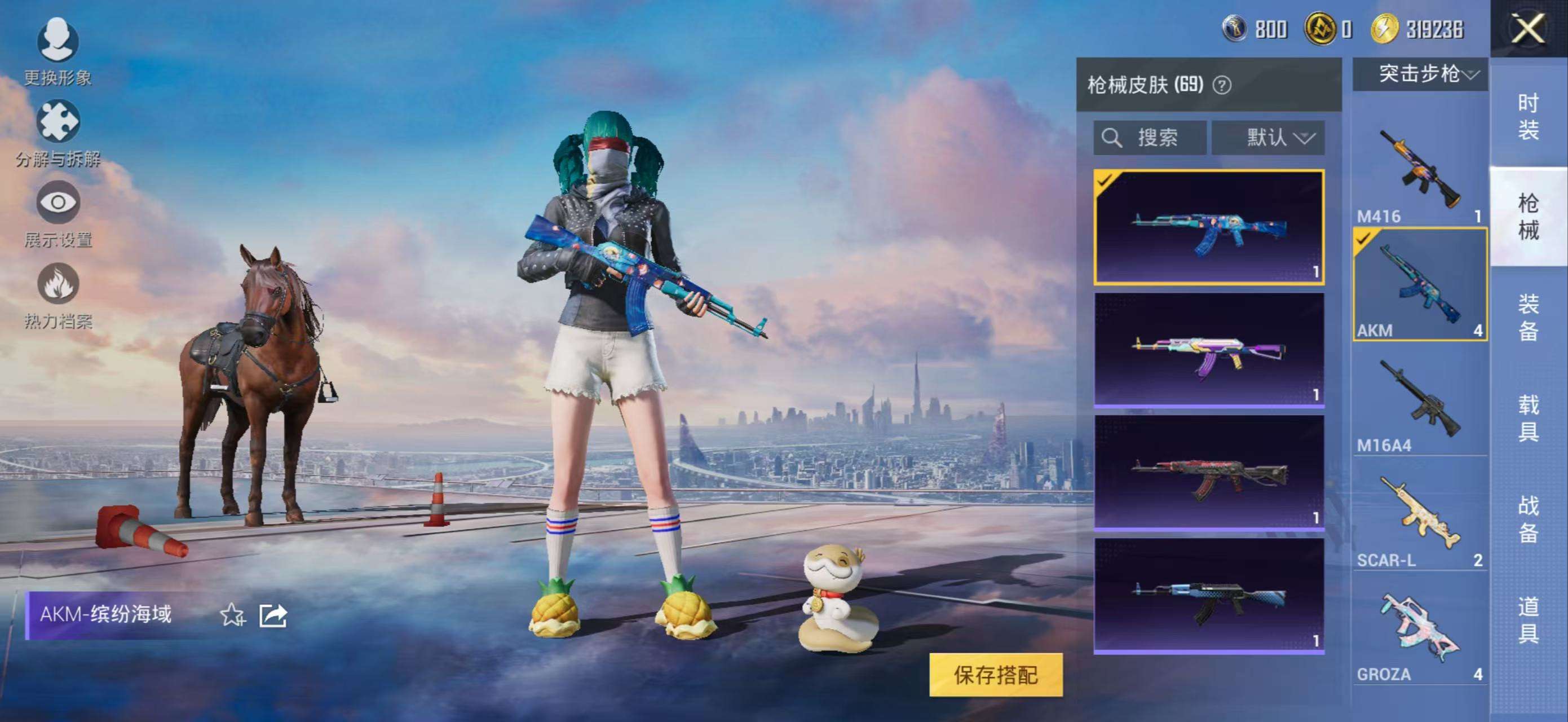Share the current AKM skin
Screen dimensions: 1568x722
pos(273,615)
